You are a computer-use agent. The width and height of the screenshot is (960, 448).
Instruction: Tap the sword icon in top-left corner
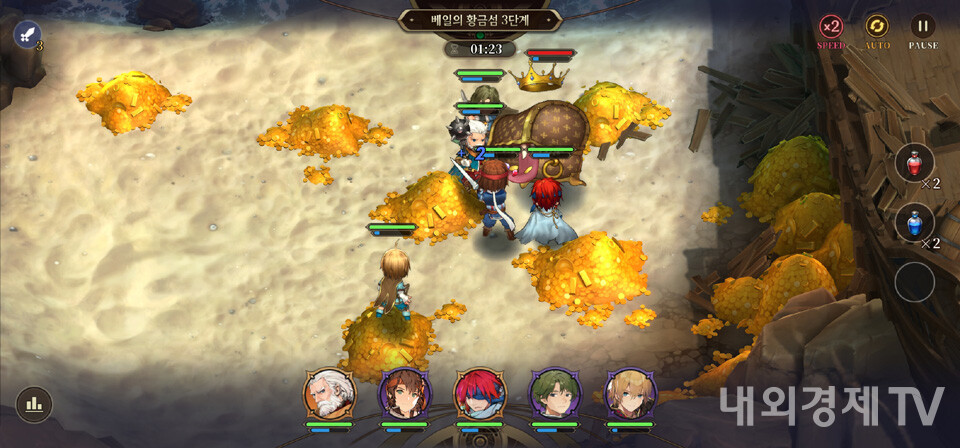28,34
